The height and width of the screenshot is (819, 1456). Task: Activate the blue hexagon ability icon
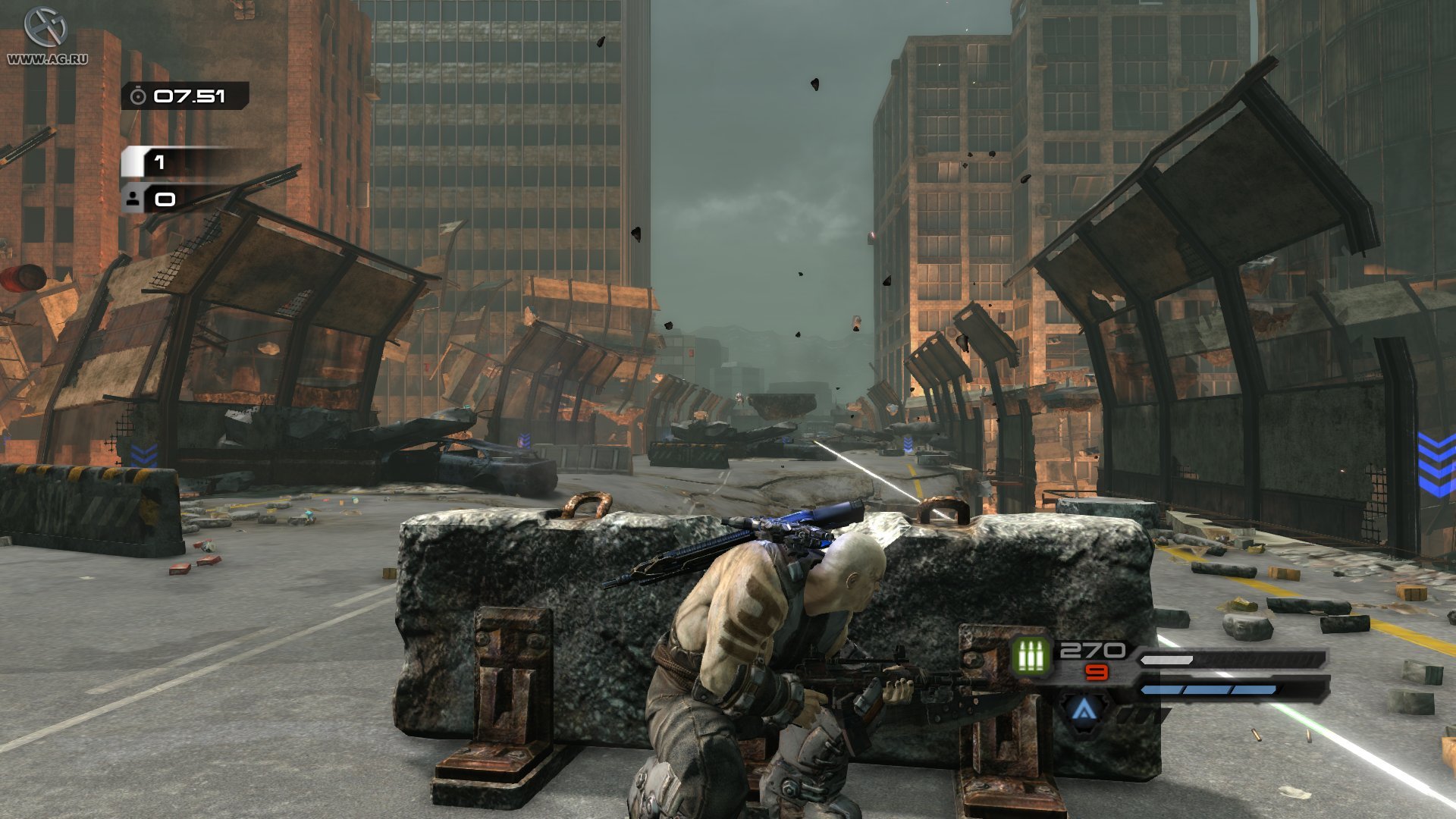1085,710
